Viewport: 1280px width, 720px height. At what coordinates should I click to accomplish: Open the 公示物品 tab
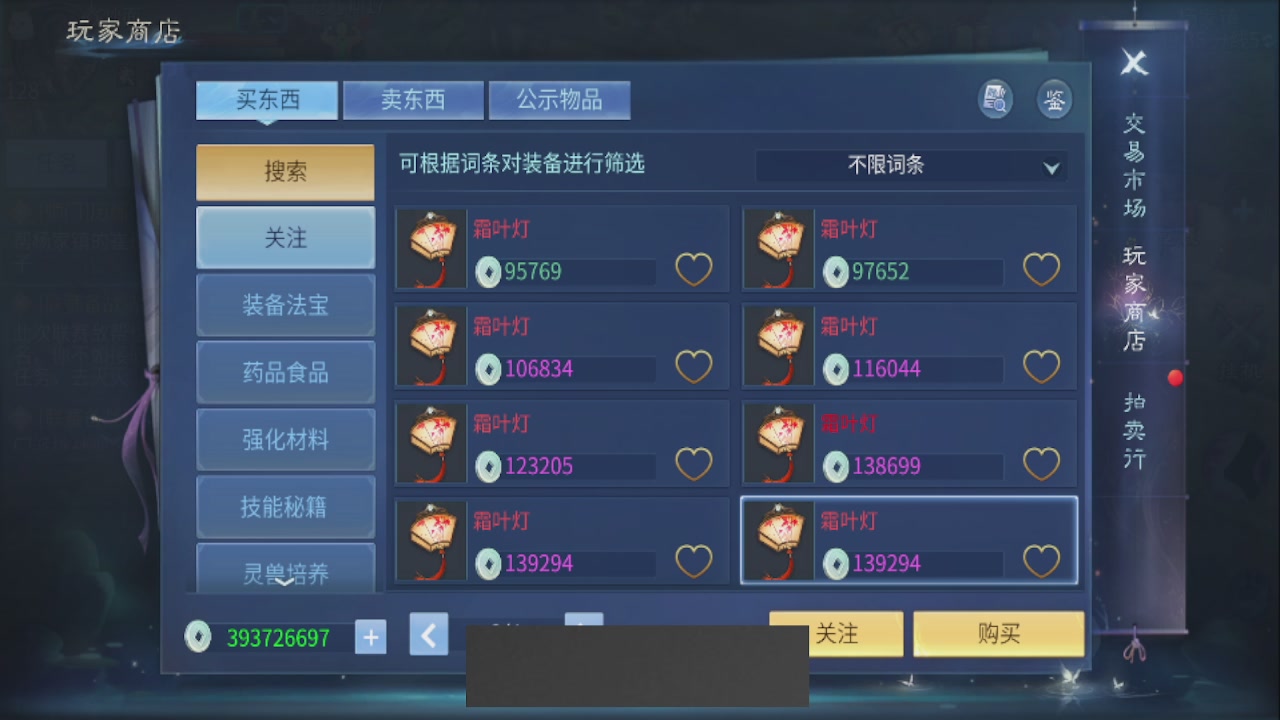coord(559,99)
